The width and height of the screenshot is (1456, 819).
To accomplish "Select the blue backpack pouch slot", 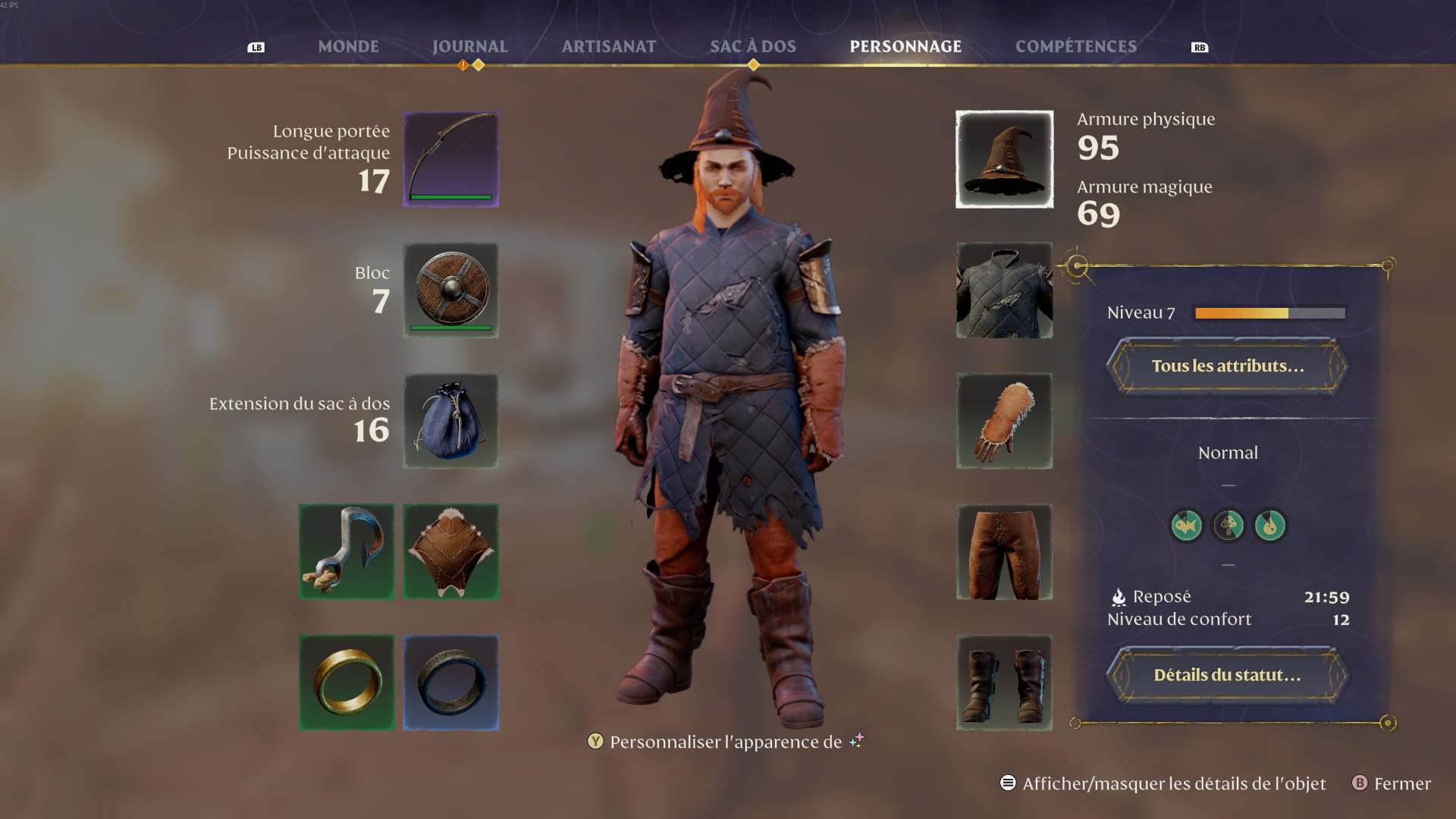I will coord(450,421).
